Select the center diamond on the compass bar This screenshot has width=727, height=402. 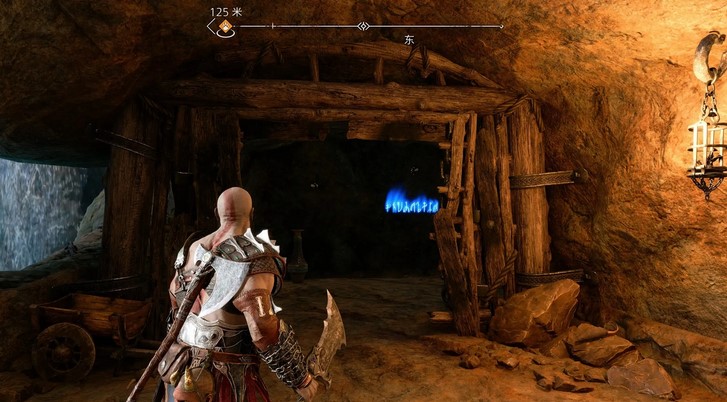click(364, 26)
